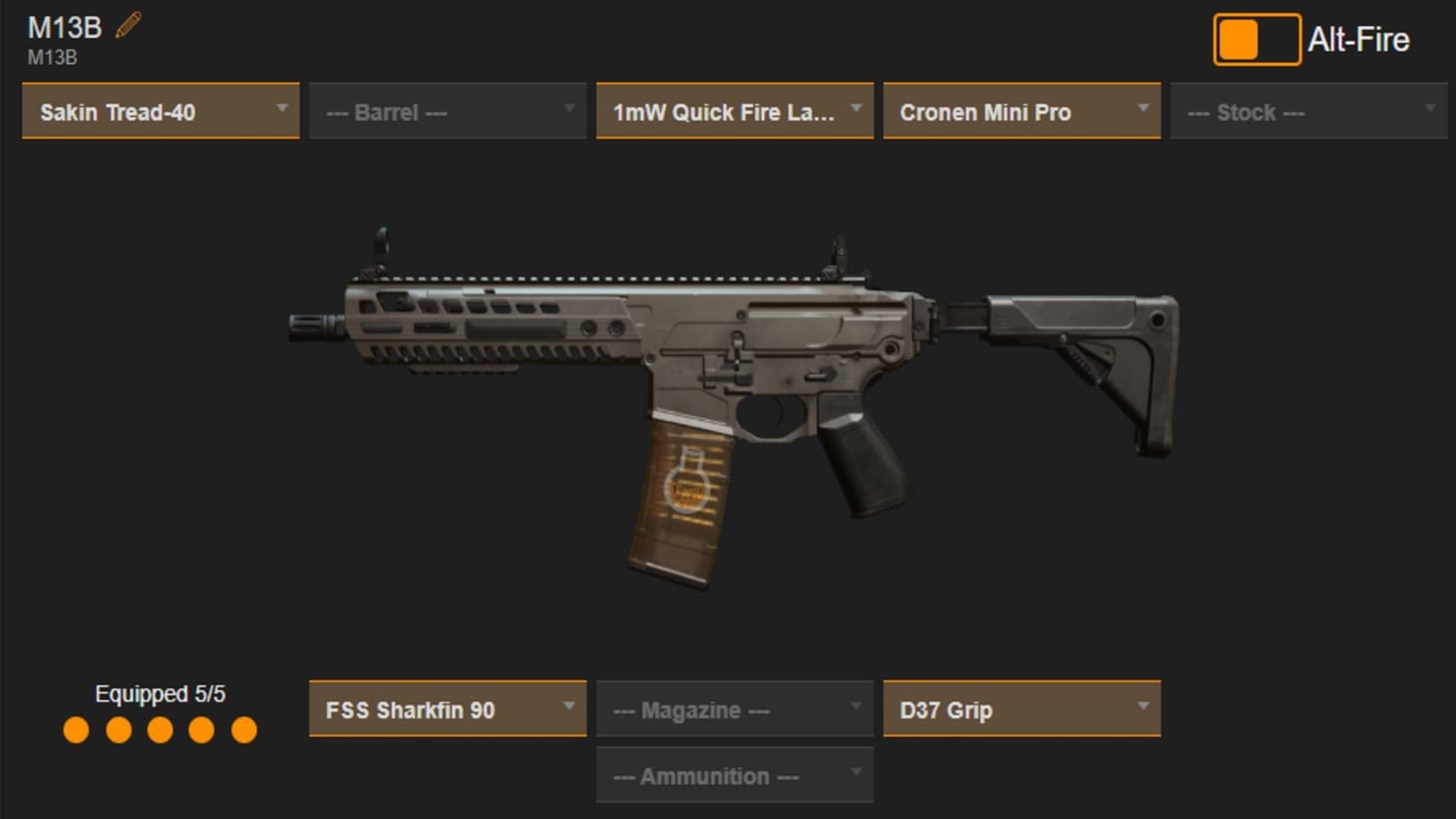Toggle the Alt-Fire switch

1257,39
